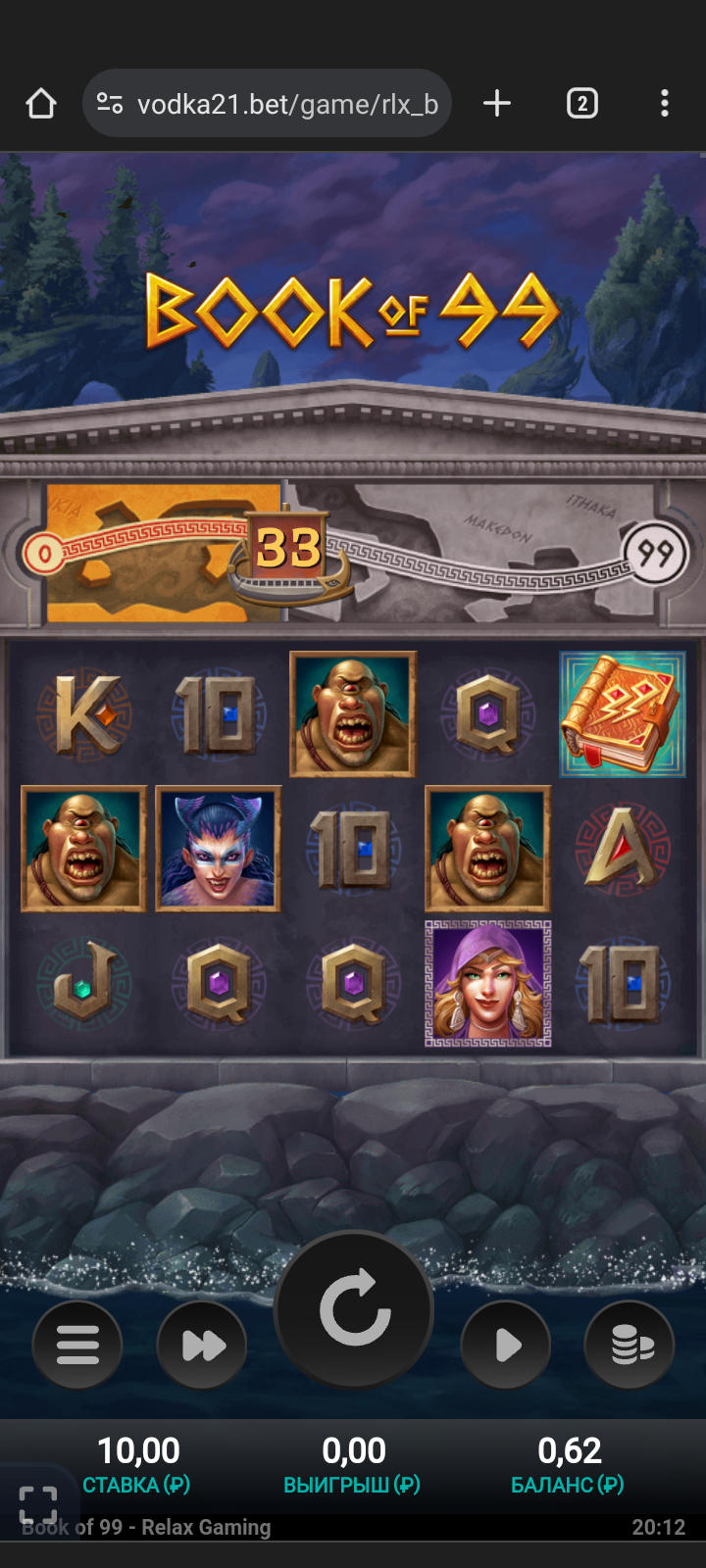Show the open tabs switcher
Image resolution: width=706 pixels, height=1568 pixels.
point(581,104)
